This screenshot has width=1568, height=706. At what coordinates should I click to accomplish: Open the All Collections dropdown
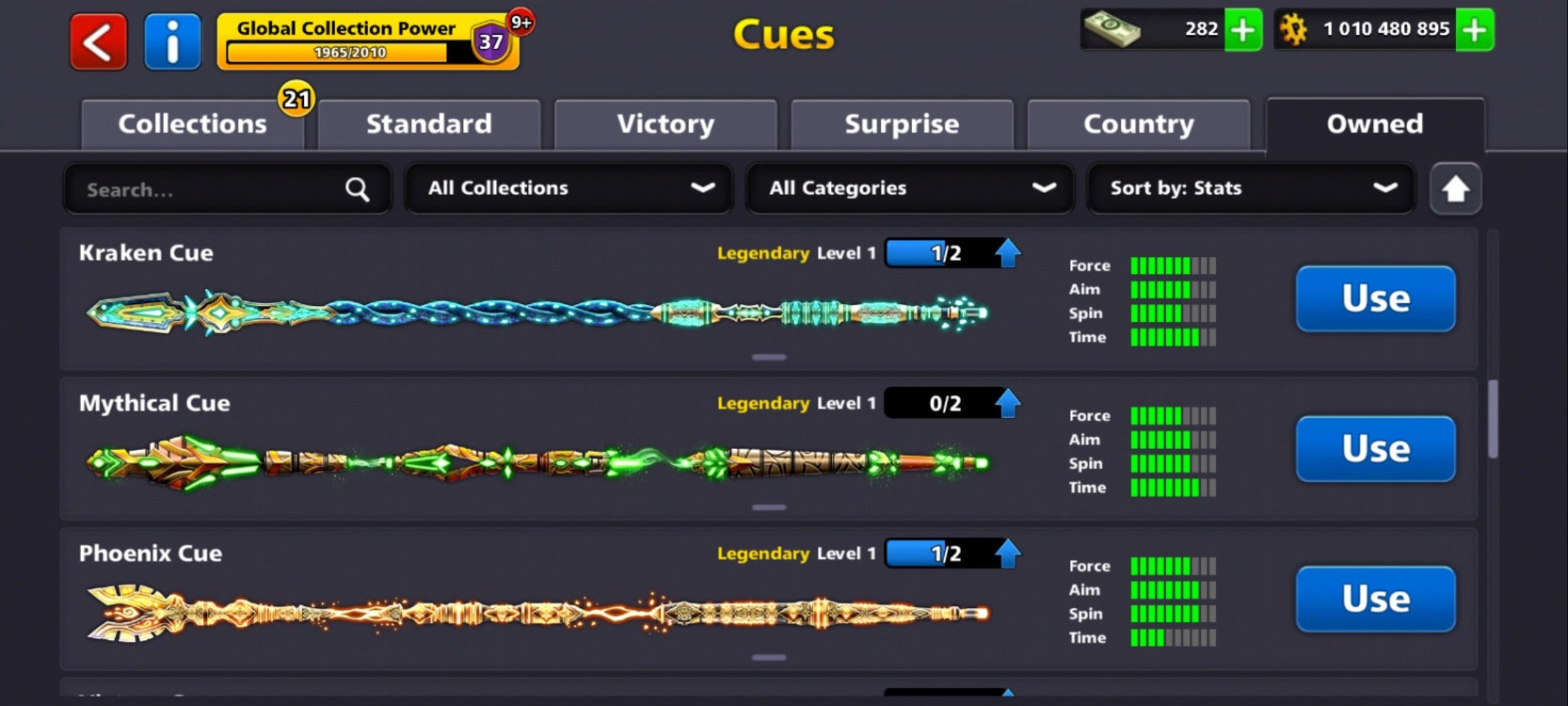568,188
